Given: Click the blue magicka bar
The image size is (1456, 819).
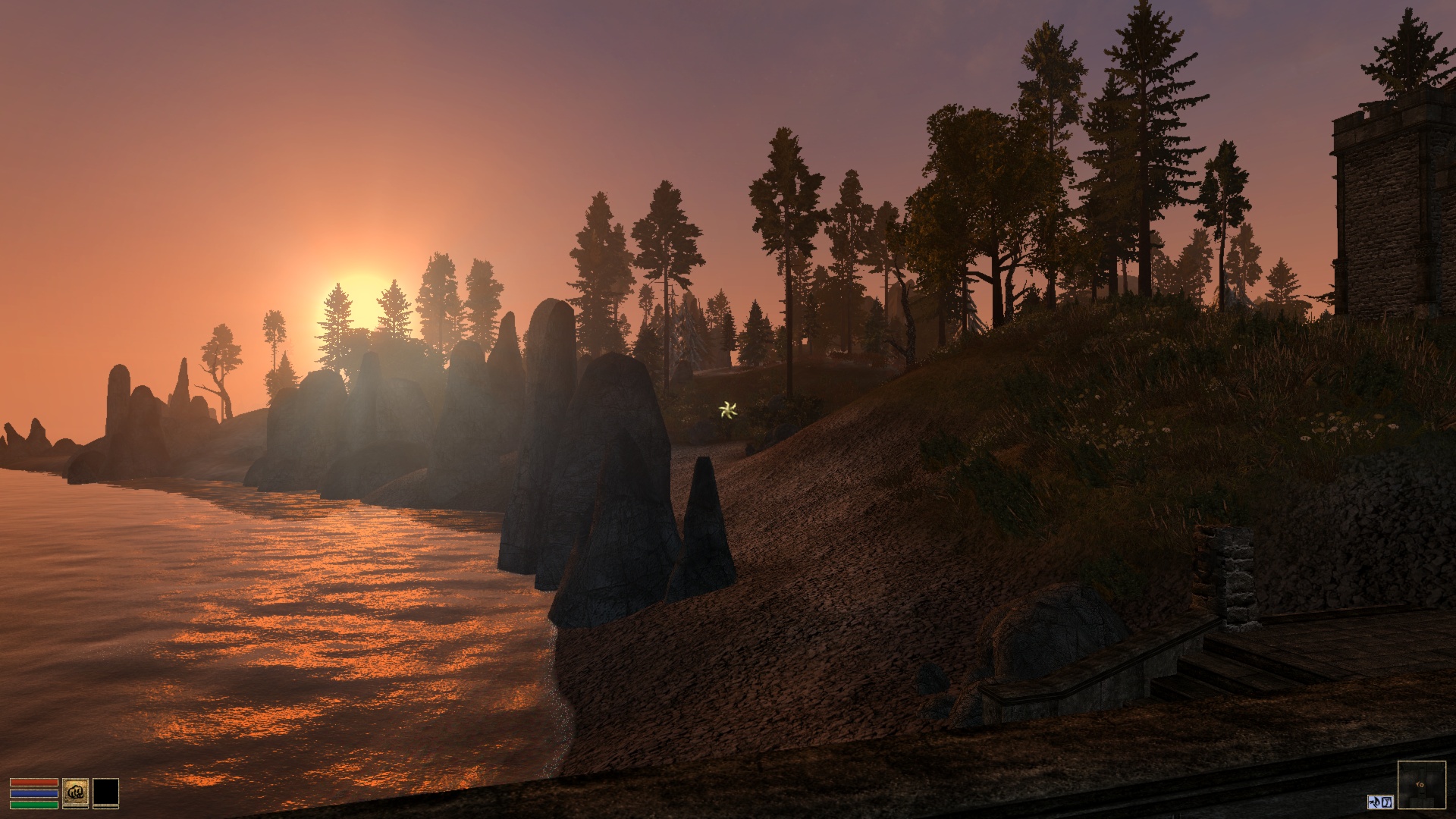Looking at the screenshot, I should coord(34,794).
